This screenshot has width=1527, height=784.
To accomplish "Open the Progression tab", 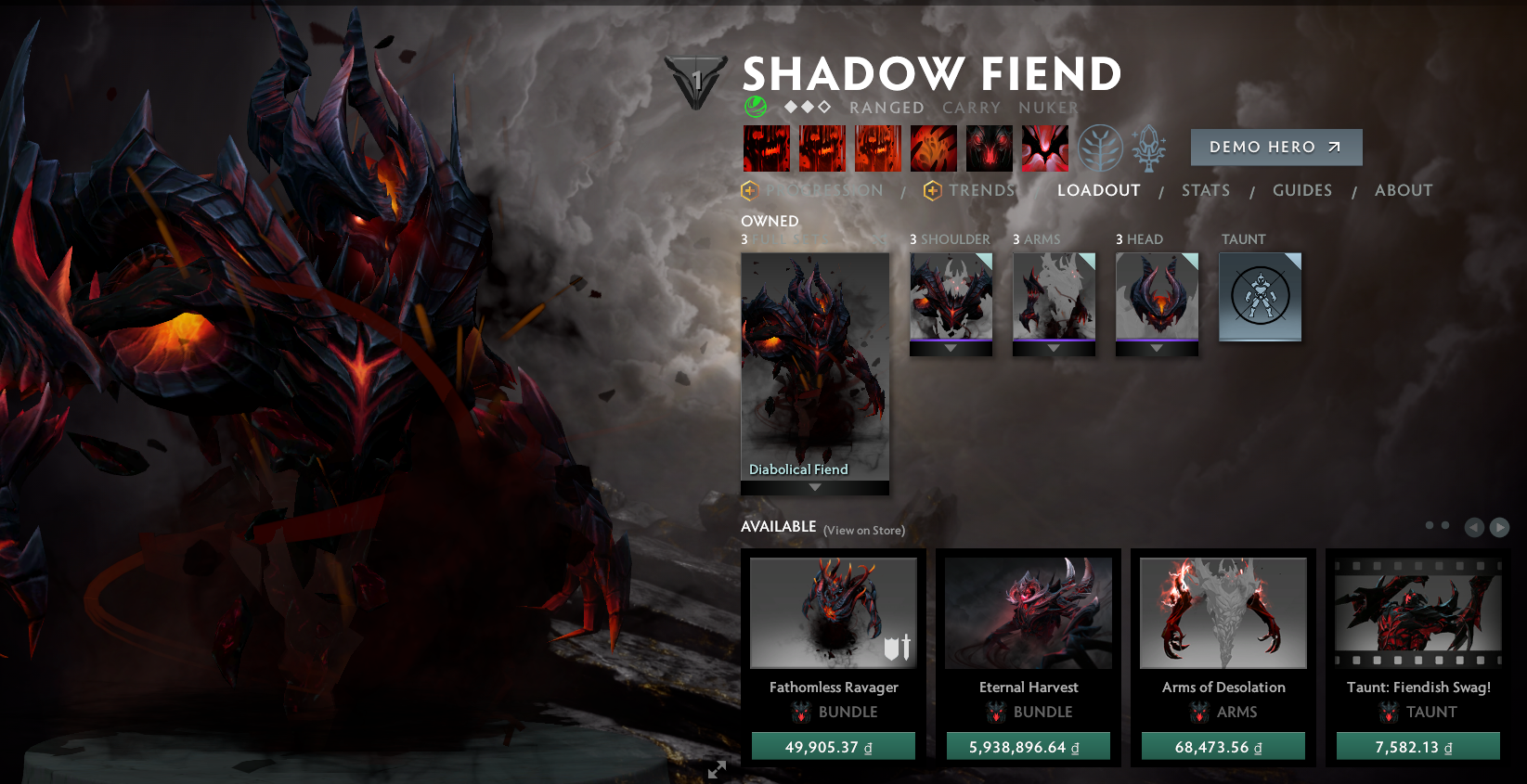I will click(x=824, y=190).
